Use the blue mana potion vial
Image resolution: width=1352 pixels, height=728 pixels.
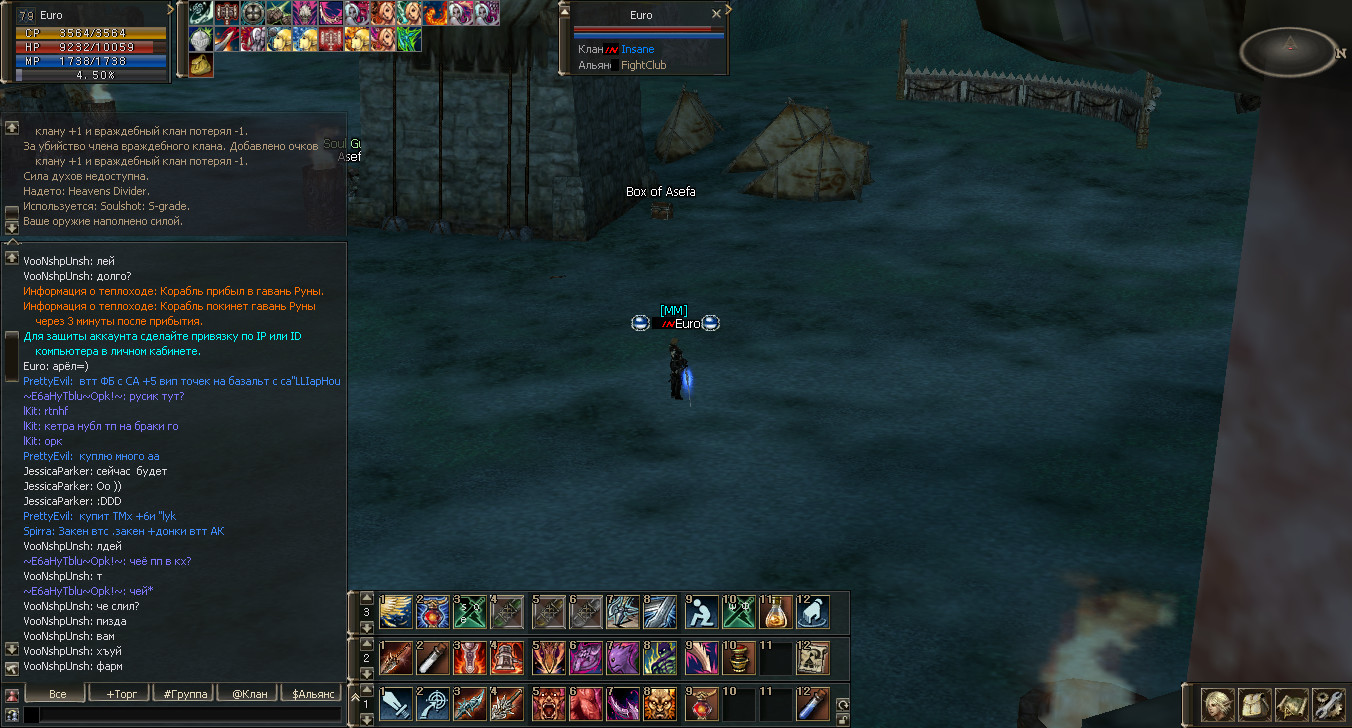tap(812, 703)
